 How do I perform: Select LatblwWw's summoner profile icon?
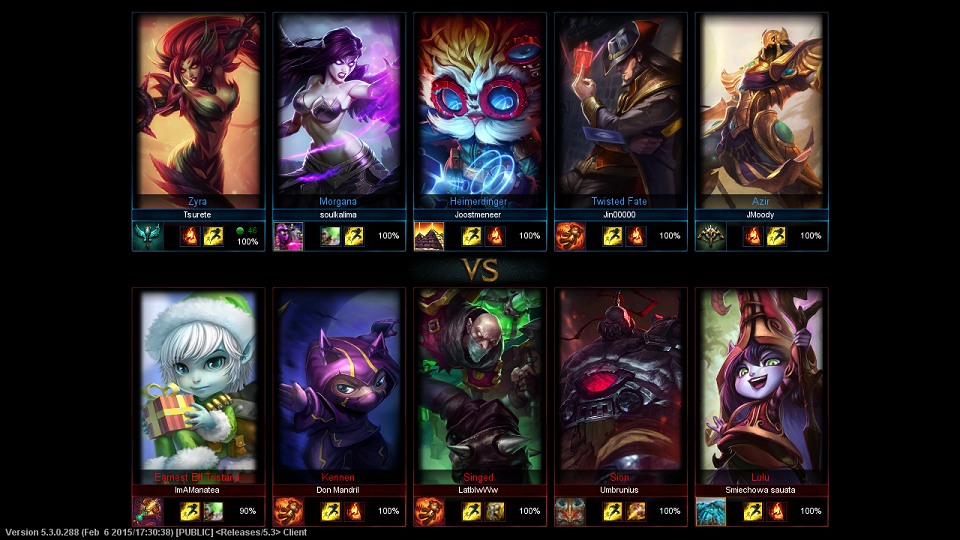point(429,511)
